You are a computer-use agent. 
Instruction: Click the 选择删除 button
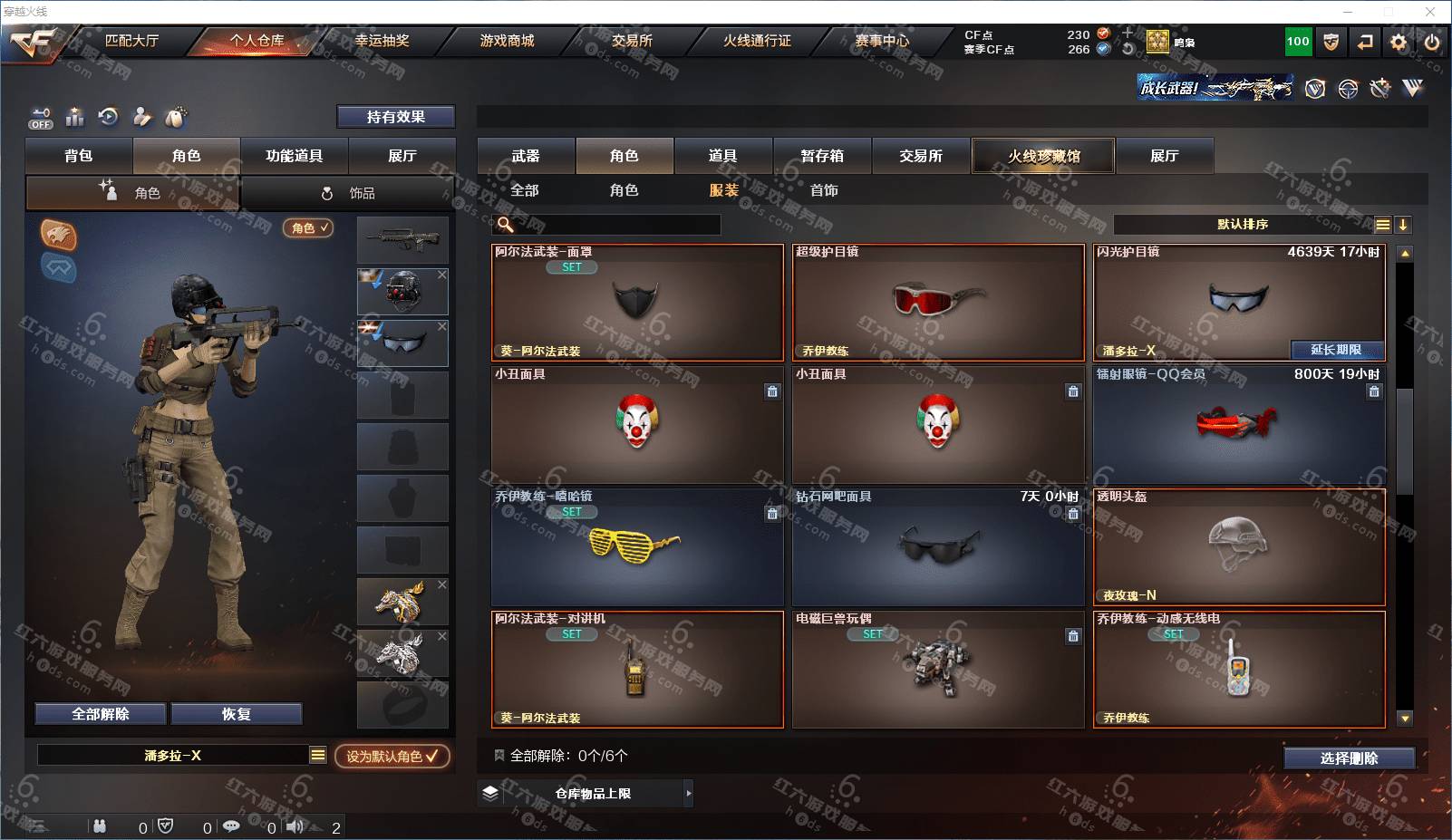(1349, 758)
